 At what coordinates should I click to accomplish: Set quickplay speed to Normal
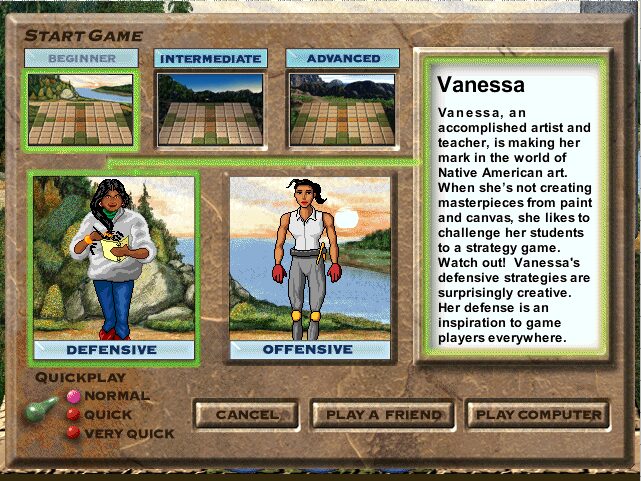pos(73,396)
